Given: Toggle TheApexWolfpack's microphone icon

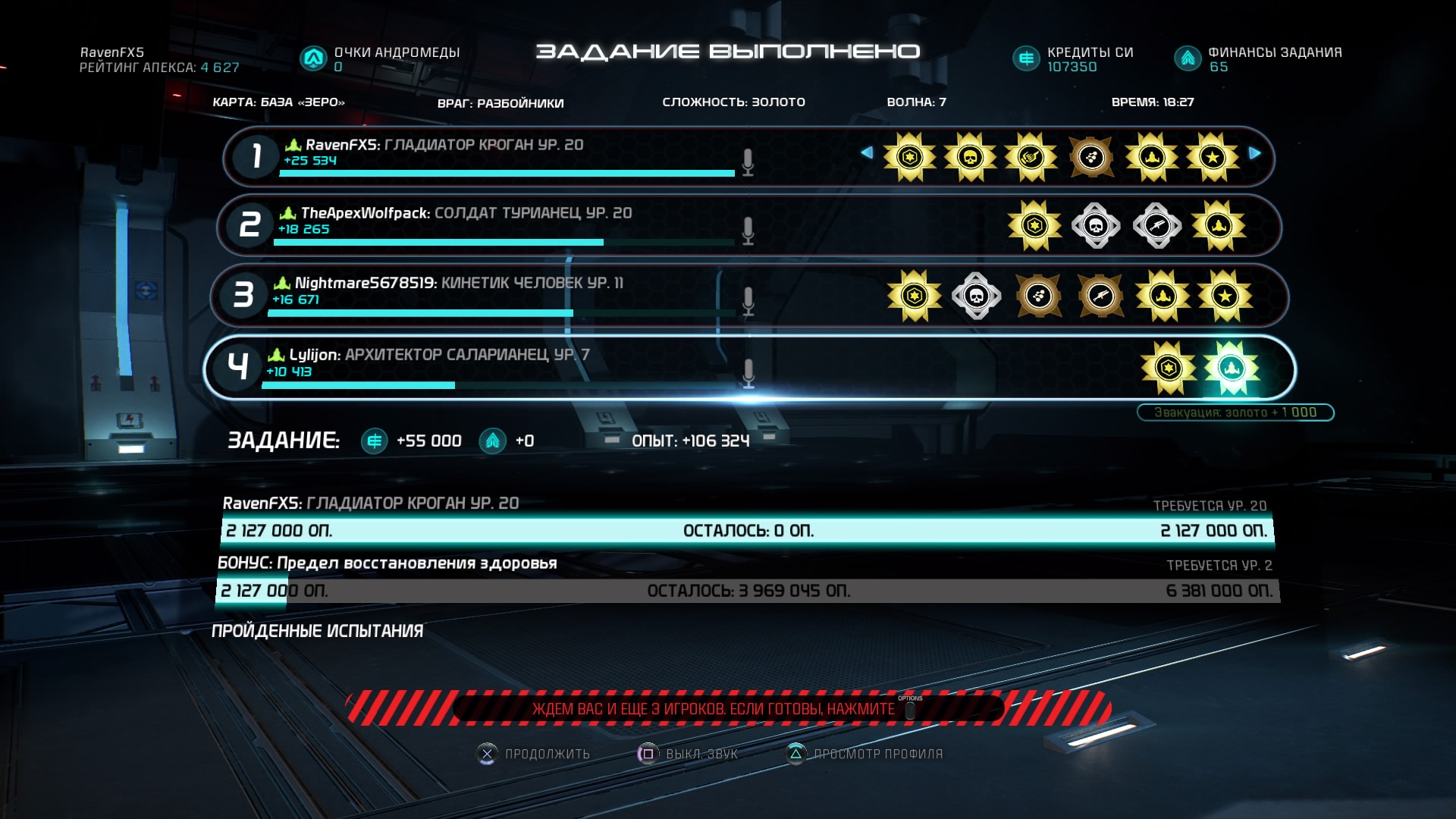Looking at the screenshot, I should point(748,231).
